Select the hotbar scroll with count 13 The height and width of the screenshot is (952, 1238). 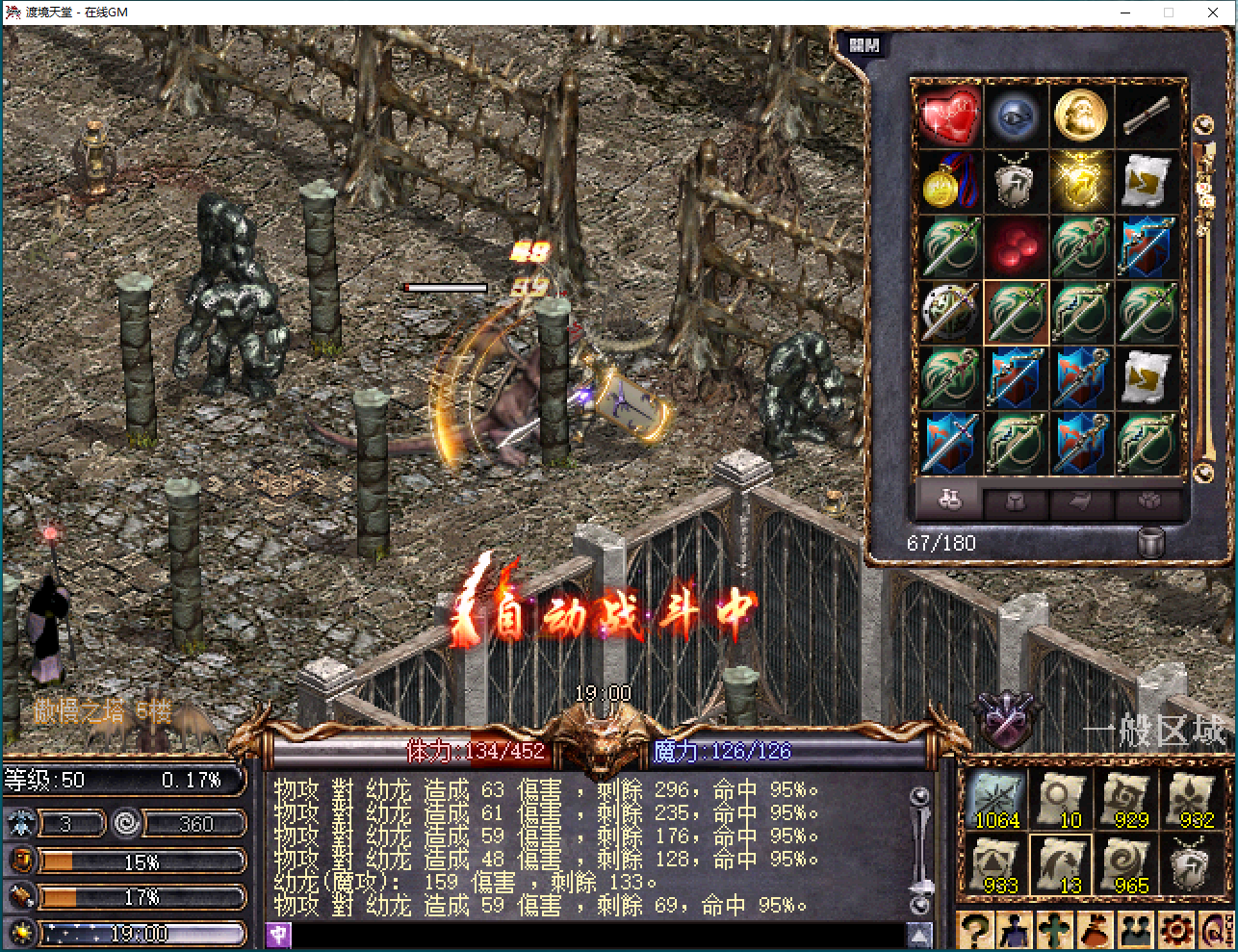(x=1063, y=864)
